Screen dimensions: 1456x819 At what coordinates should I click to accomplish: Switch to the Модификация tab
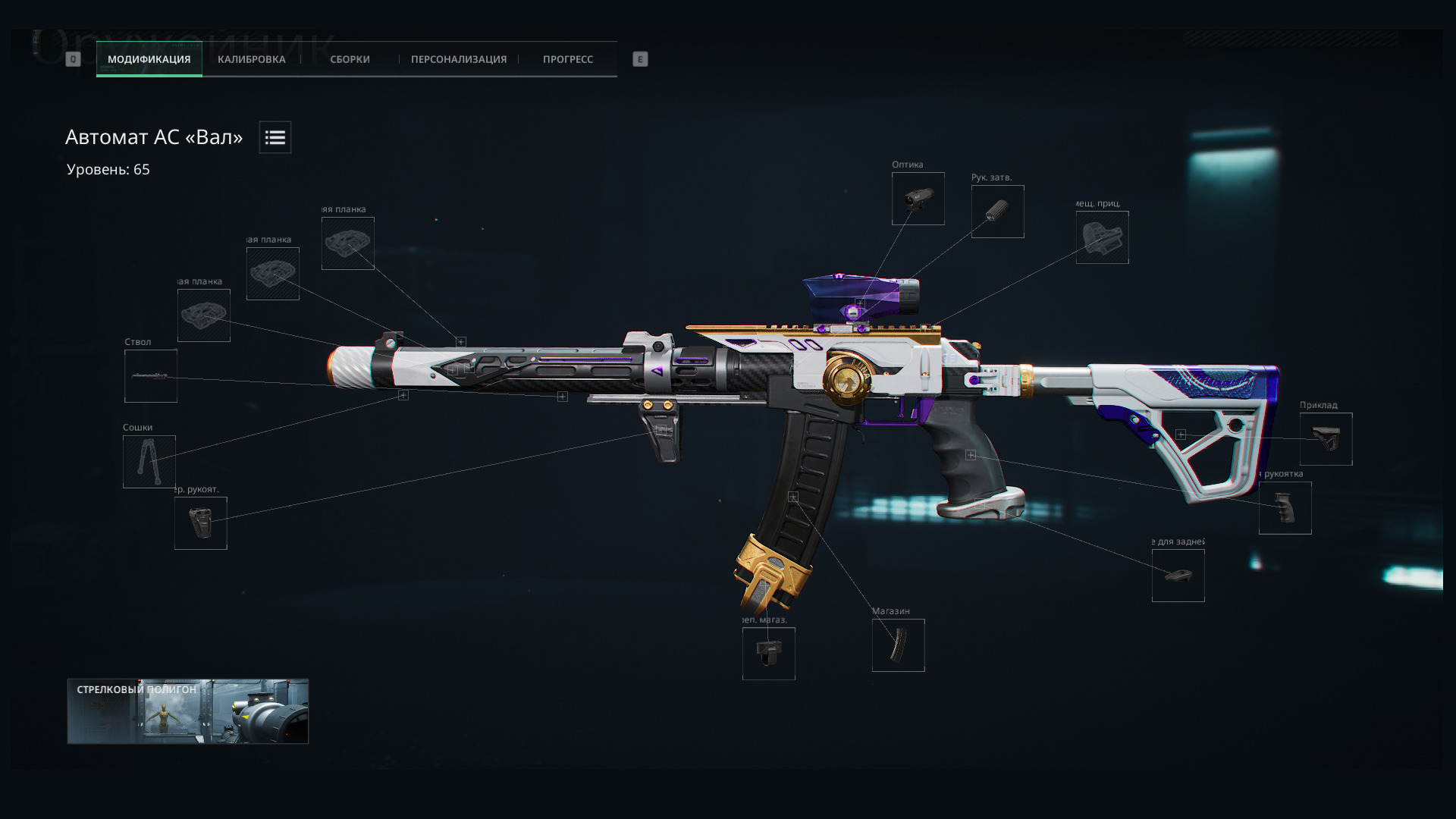pyautogui.click(x=149, y=59)
